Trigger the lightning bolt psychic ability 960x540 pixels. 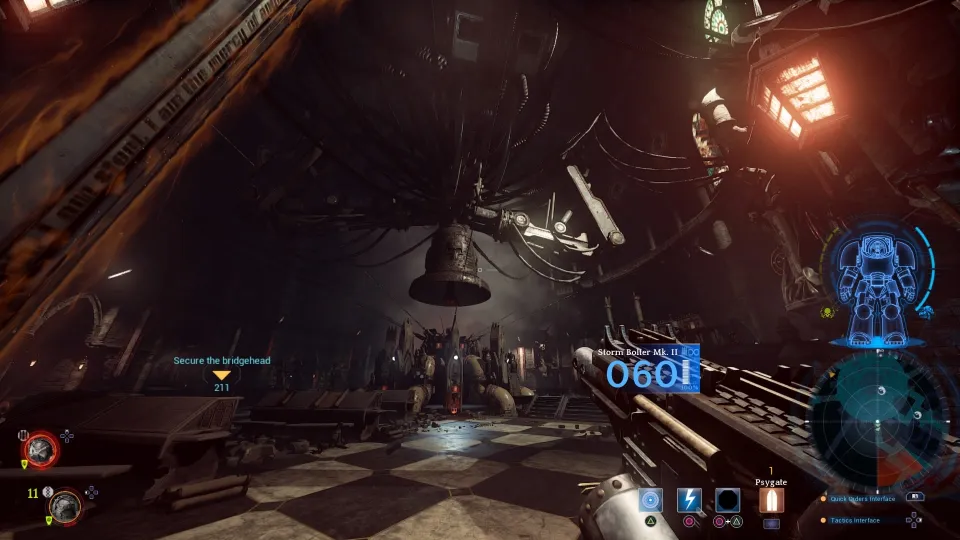[x=689, y=500]
